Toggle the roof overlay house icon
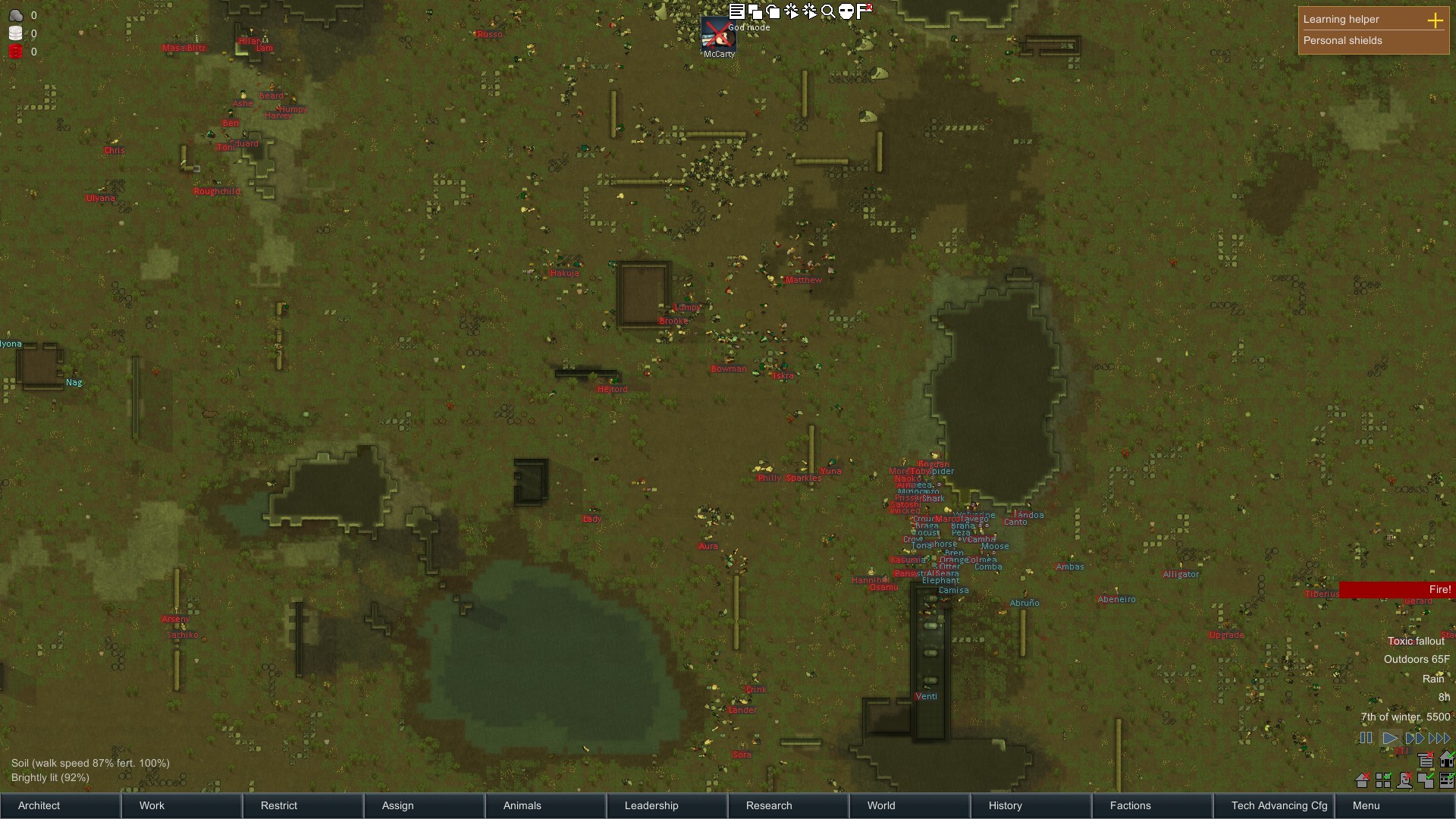Image resolution: width=1456 pixels, height=819 pixels. (x=1362, y=780)
